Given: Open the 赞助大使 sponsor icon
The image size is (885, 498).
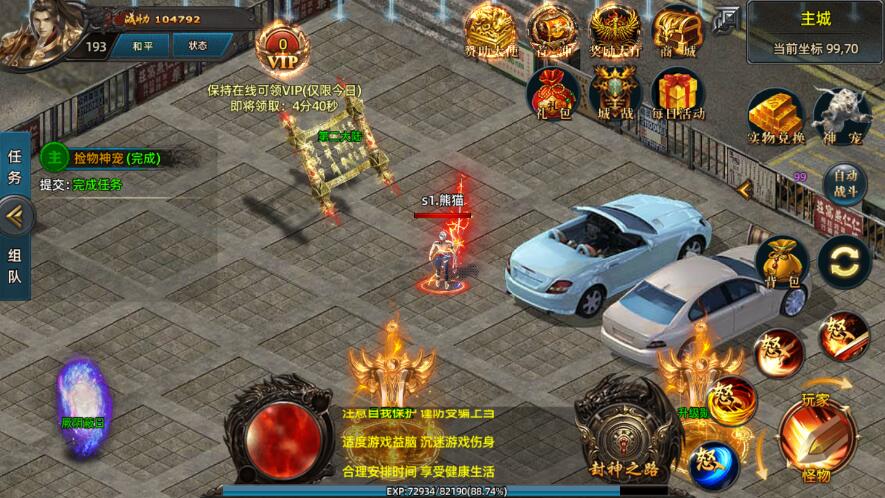Looking at the screenshot, I should click(x=493, y=30).
